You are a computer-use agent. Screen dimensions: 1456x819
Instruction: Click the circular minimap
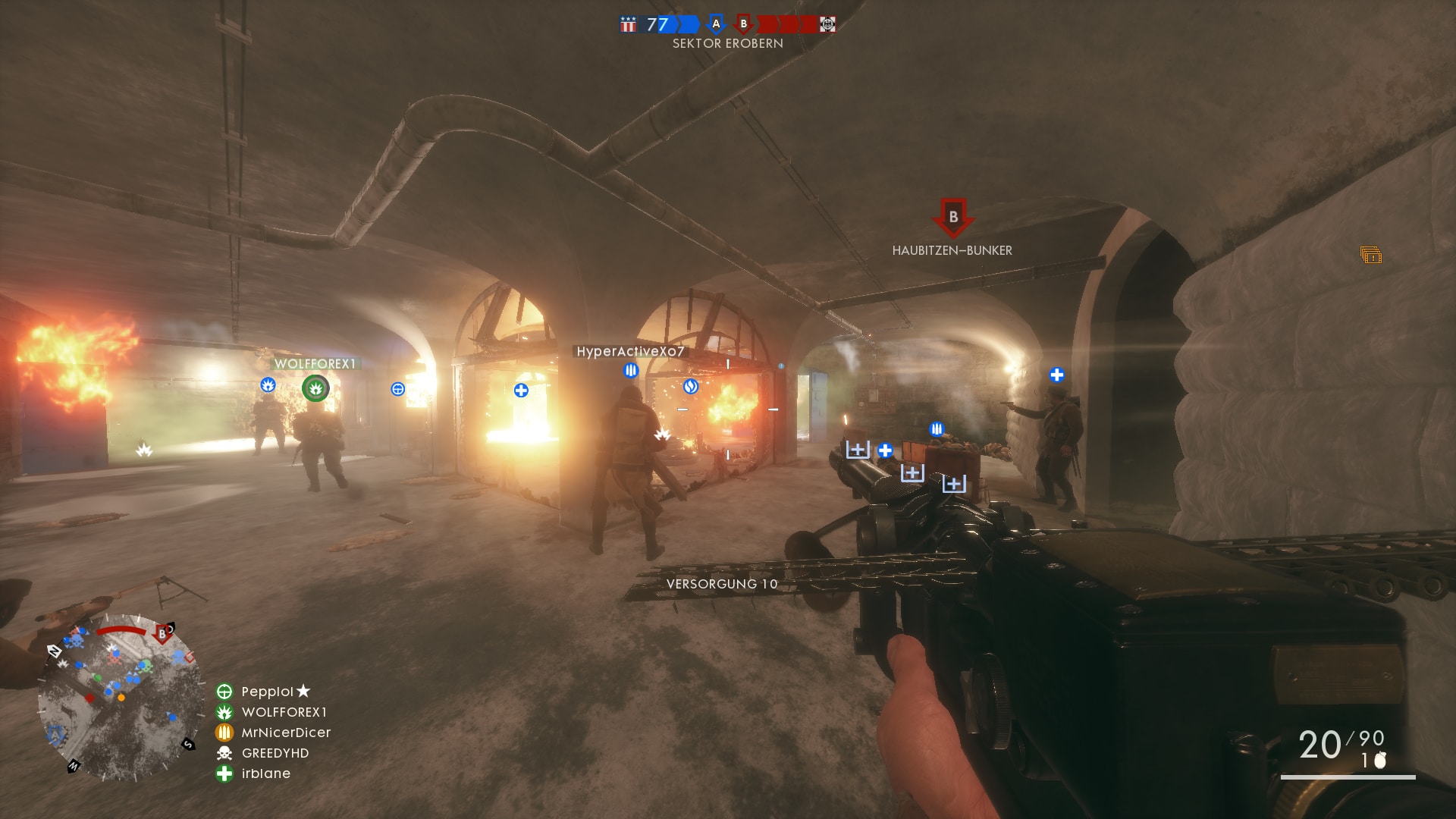click(120, 698)
